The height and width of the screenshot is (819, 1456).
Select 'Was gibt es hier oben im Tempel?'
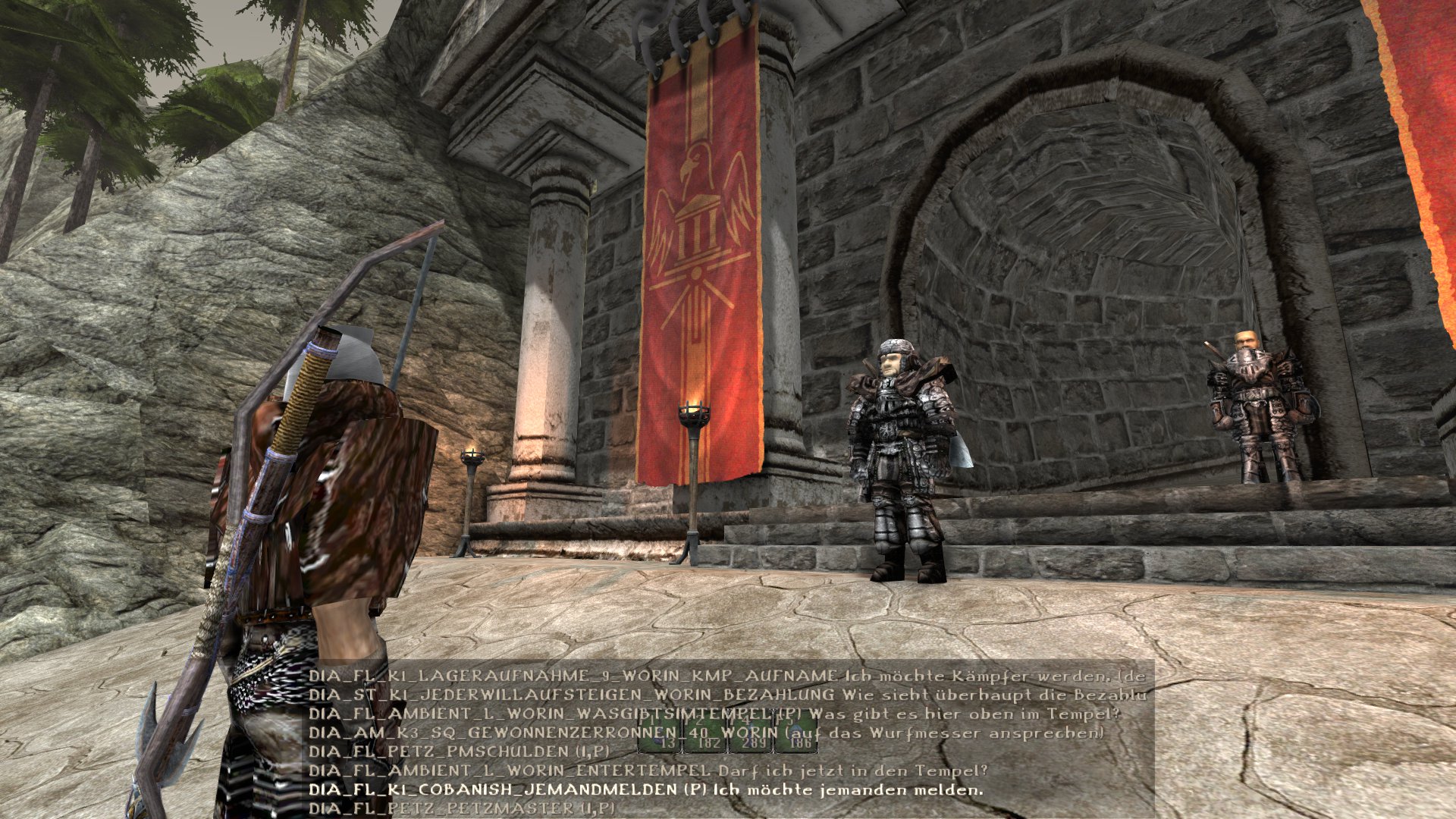[x=714, y=714]
